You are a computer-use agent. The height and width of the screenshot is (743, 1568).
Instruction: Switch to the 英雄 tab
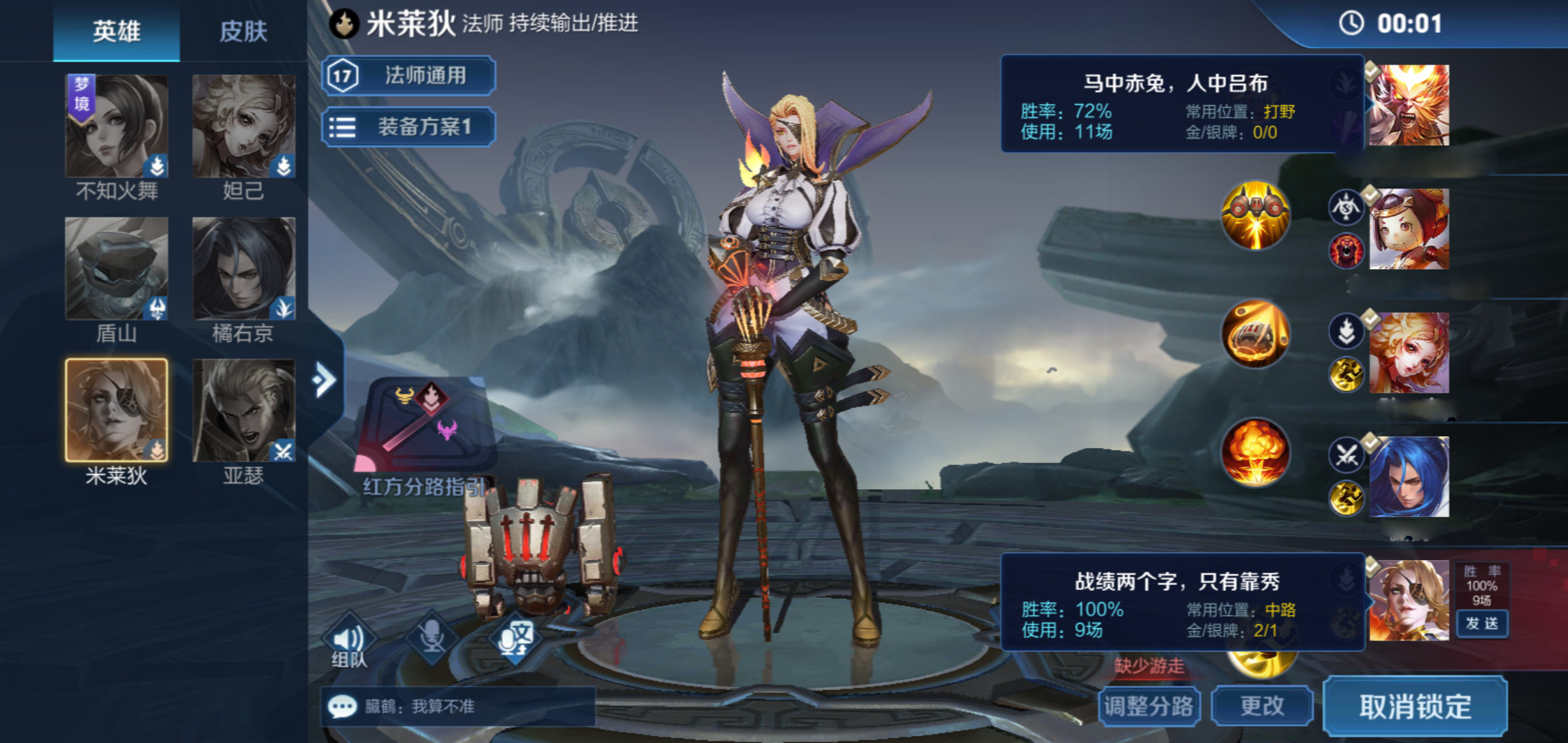116,32
